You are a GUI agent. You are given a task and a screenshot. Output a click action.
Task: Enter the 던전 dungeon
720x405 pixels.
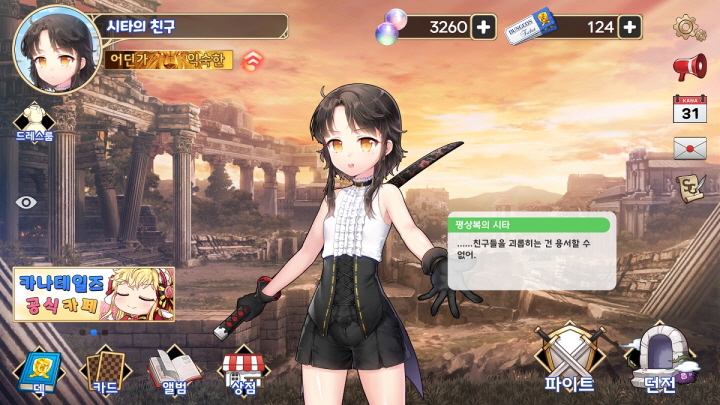click(661, 360)
